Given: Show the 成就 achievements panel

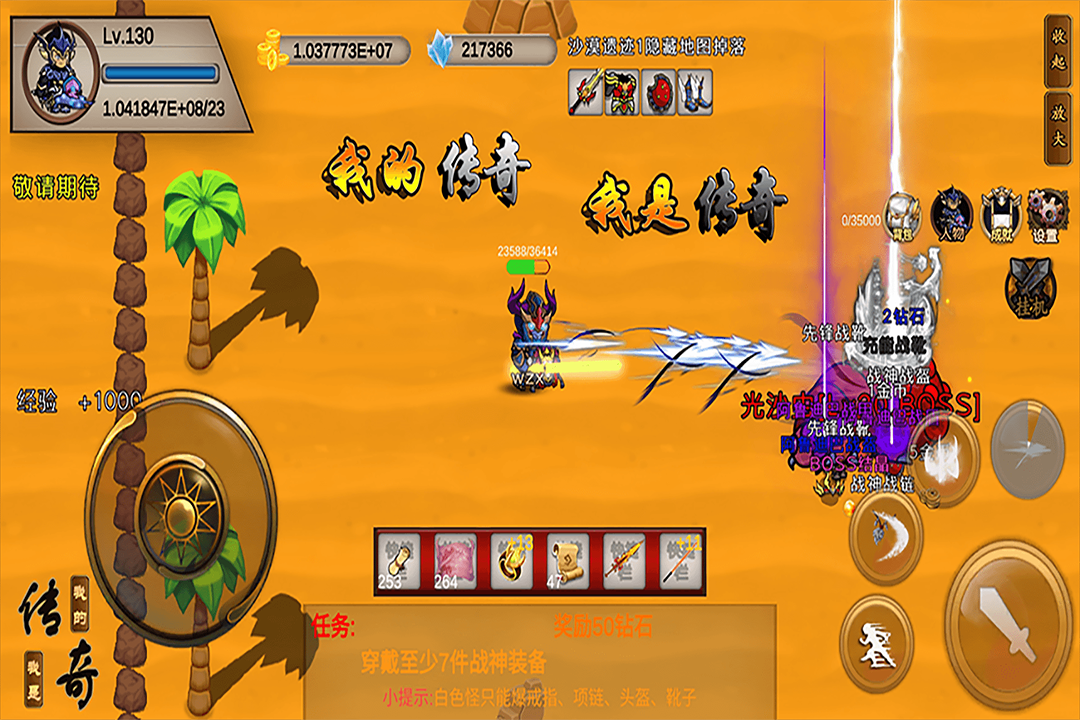Looking at the screenshot, I should point(1000,212).
